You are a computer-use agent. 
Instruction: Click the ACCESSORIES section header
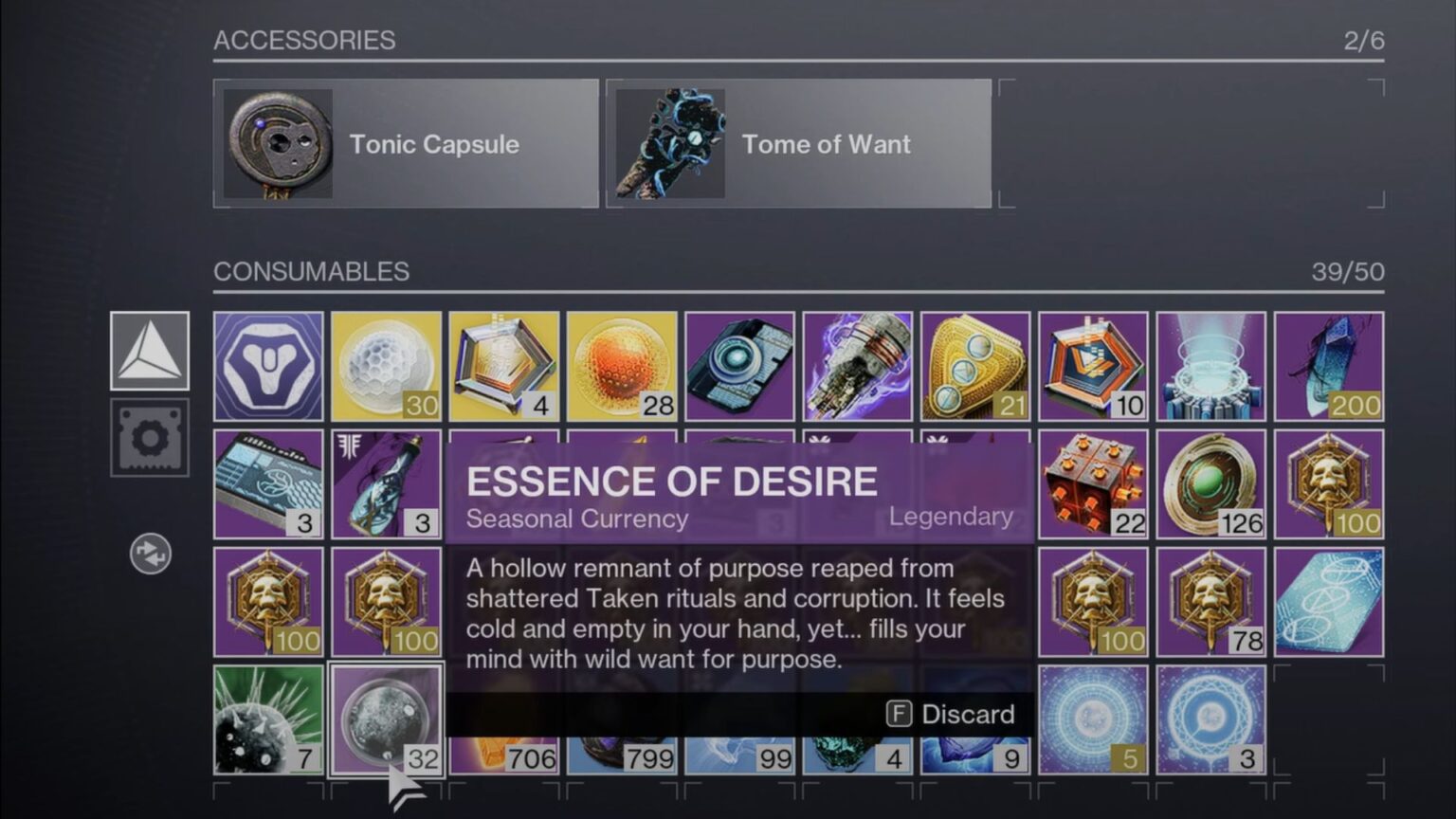tap(305, 41)
